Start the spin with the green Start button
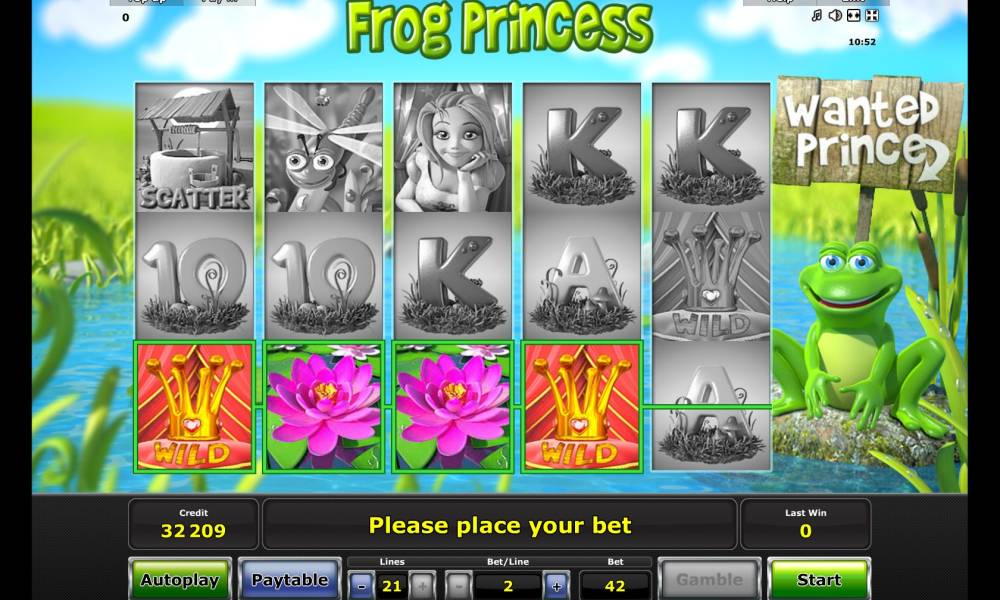 818,579
